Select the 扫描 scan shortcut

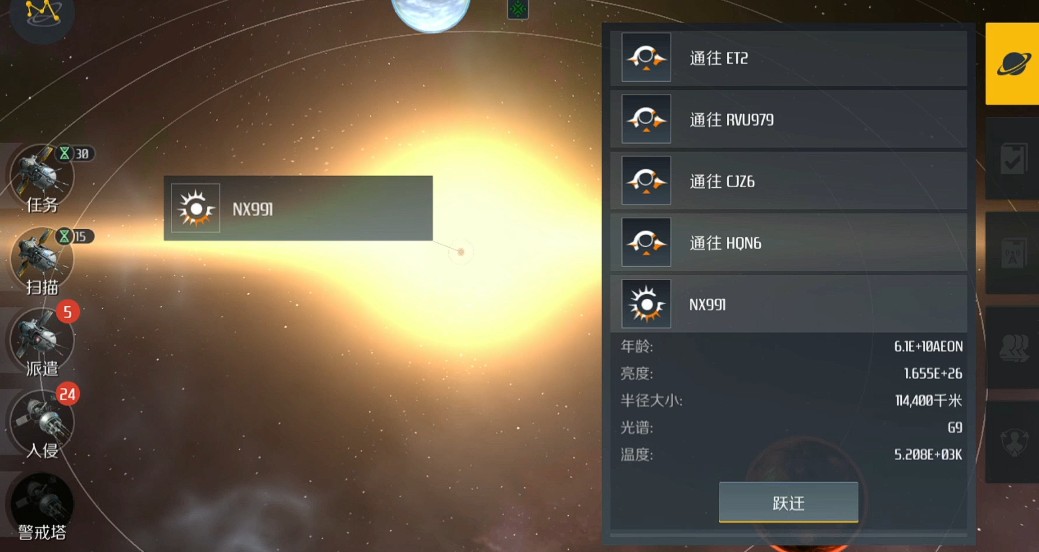42,260
